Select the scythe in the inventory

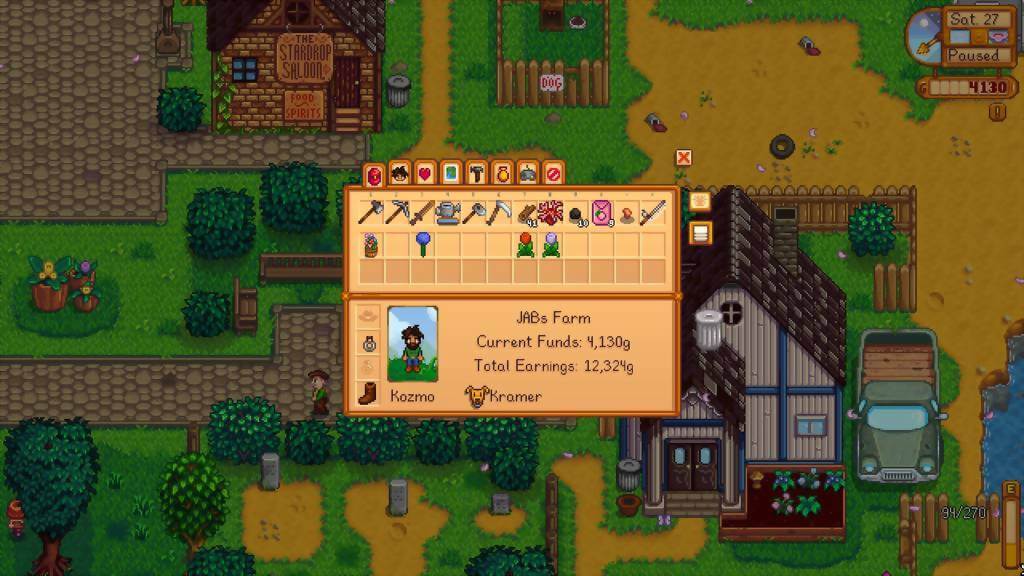[x=500, y=212]
